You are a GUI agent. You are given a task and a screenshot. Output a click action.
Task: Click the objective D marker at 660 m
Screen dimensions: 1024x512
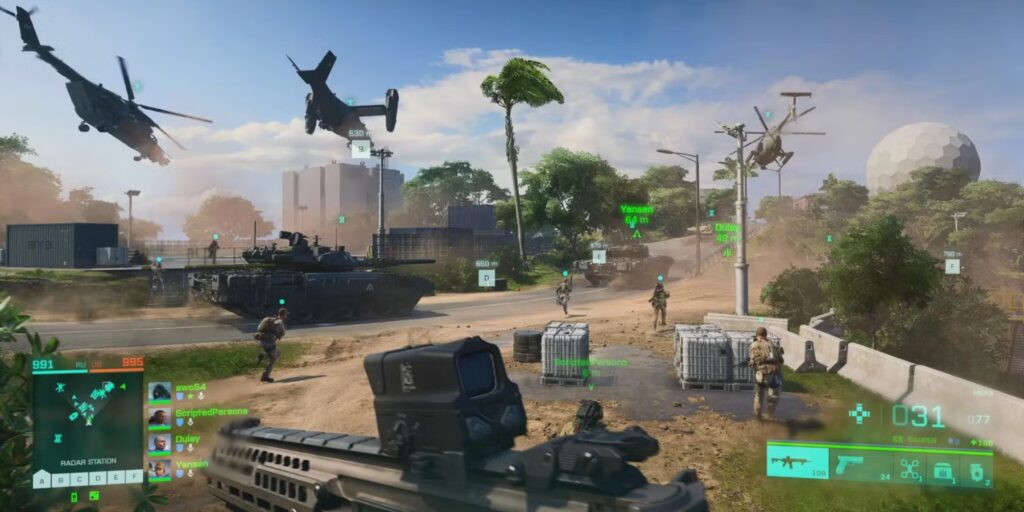[x=486, y=277]
